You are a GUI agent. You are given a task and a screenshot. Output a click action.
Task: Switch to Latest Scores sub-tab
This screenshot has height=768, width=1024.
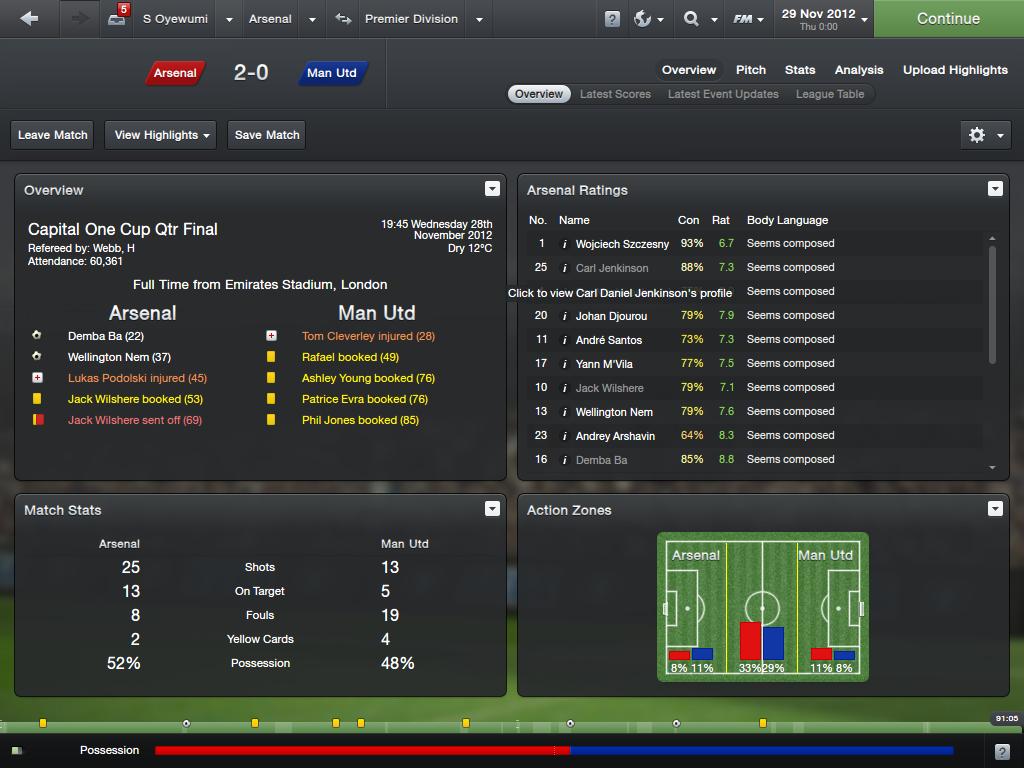(615, 94)
